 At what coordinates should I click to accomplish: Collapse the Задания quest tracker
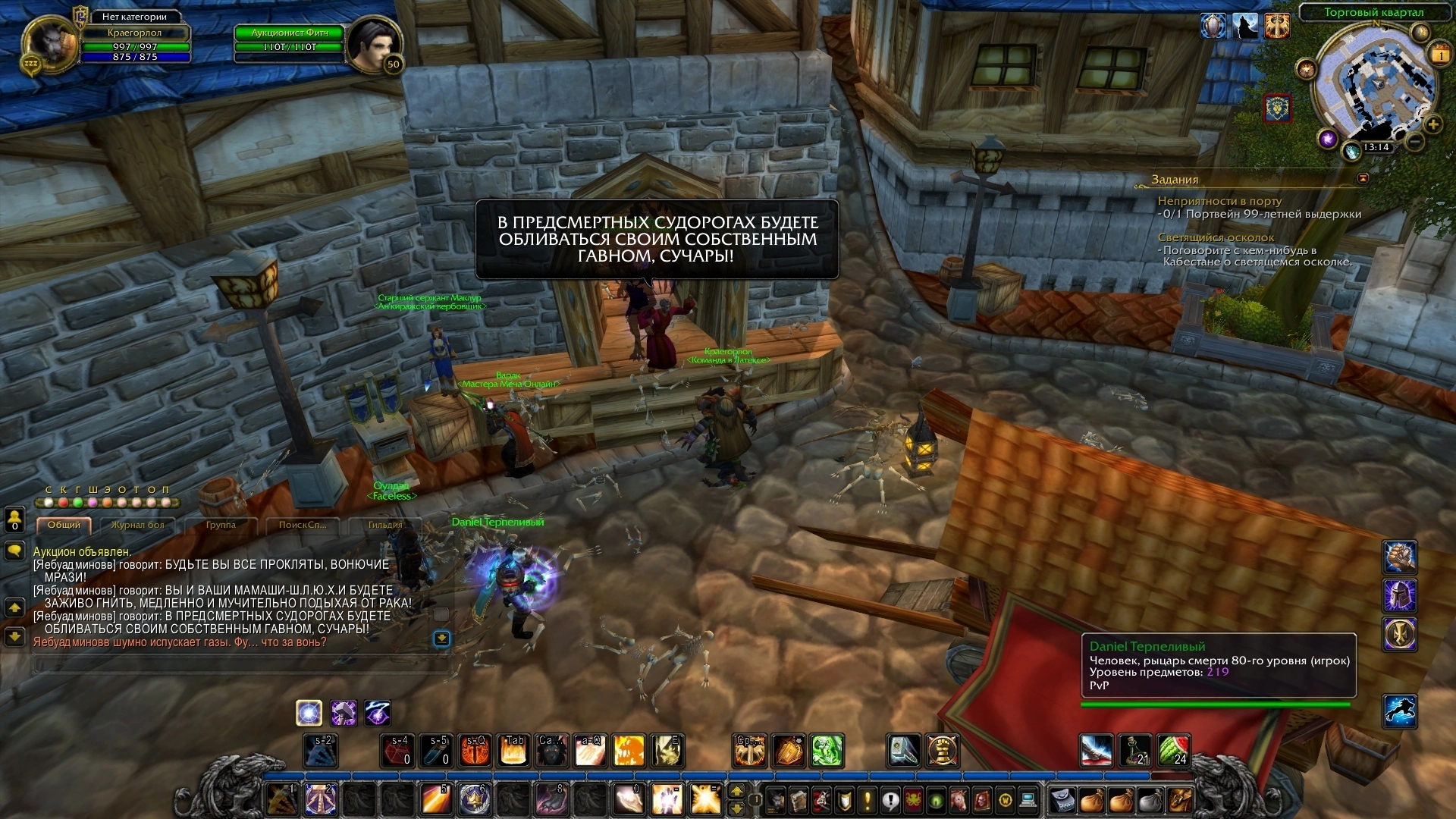[1363, 179]
